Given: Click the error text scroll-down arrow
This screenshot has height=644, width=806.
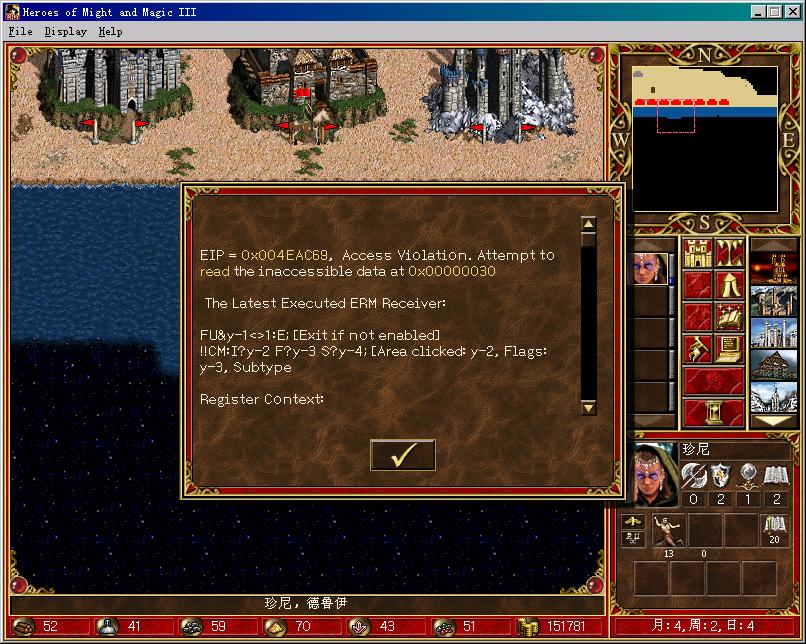Looking at the screenshot, I should (588, 407).
